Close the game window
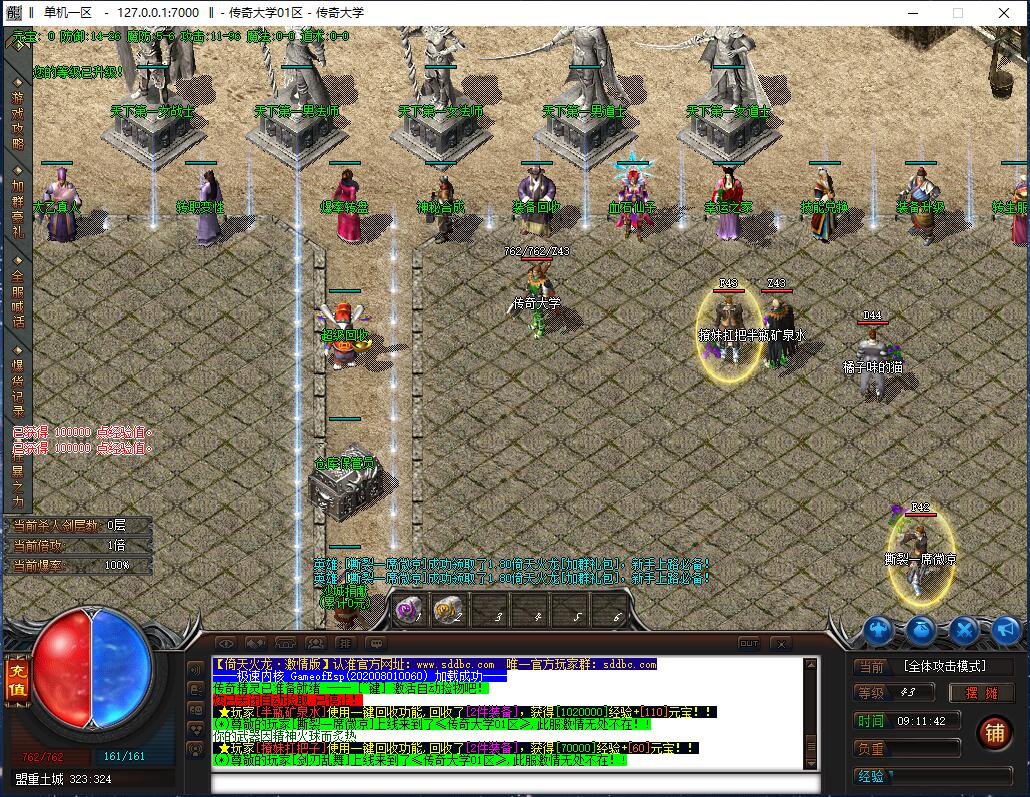The height and width of the screenshot is (797, 1030). 1003,13
